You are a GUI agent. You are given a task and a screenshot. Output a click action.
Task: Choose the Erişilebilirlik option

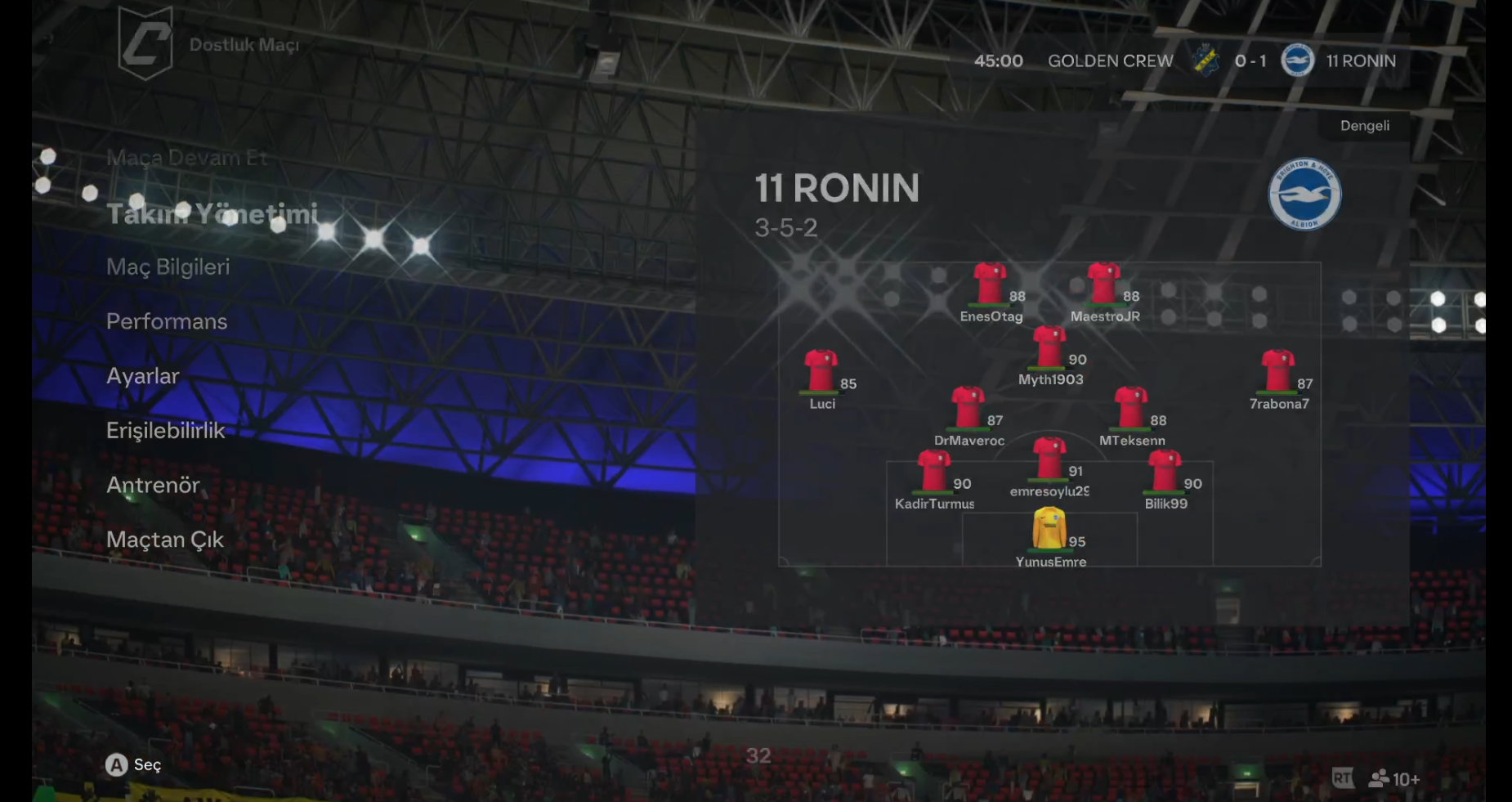165,431
